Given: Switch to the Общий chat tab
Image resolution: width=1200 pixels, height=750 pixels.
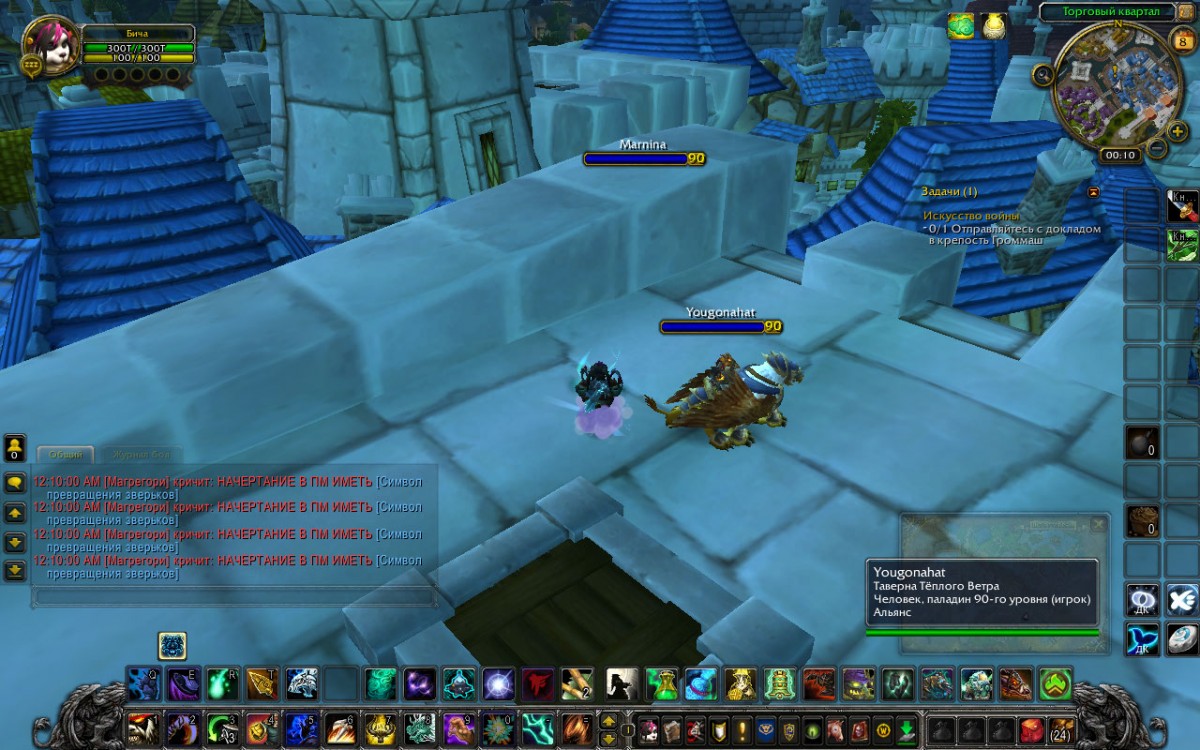Looking at the screenshot, I should pyautogui.click(x=65, y=454).
